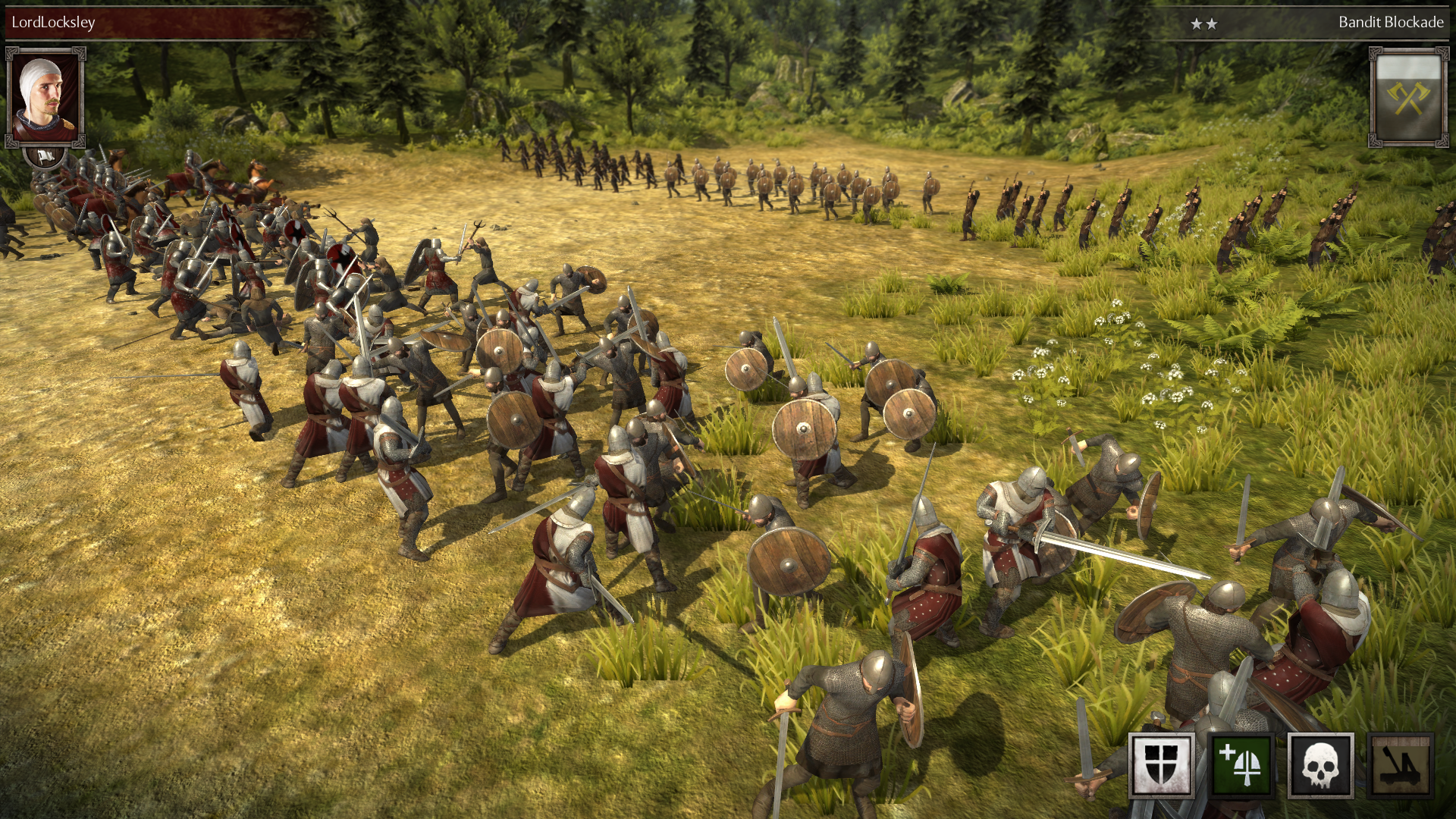Click the LordLocksley commander portrait

tap(45, 97)
